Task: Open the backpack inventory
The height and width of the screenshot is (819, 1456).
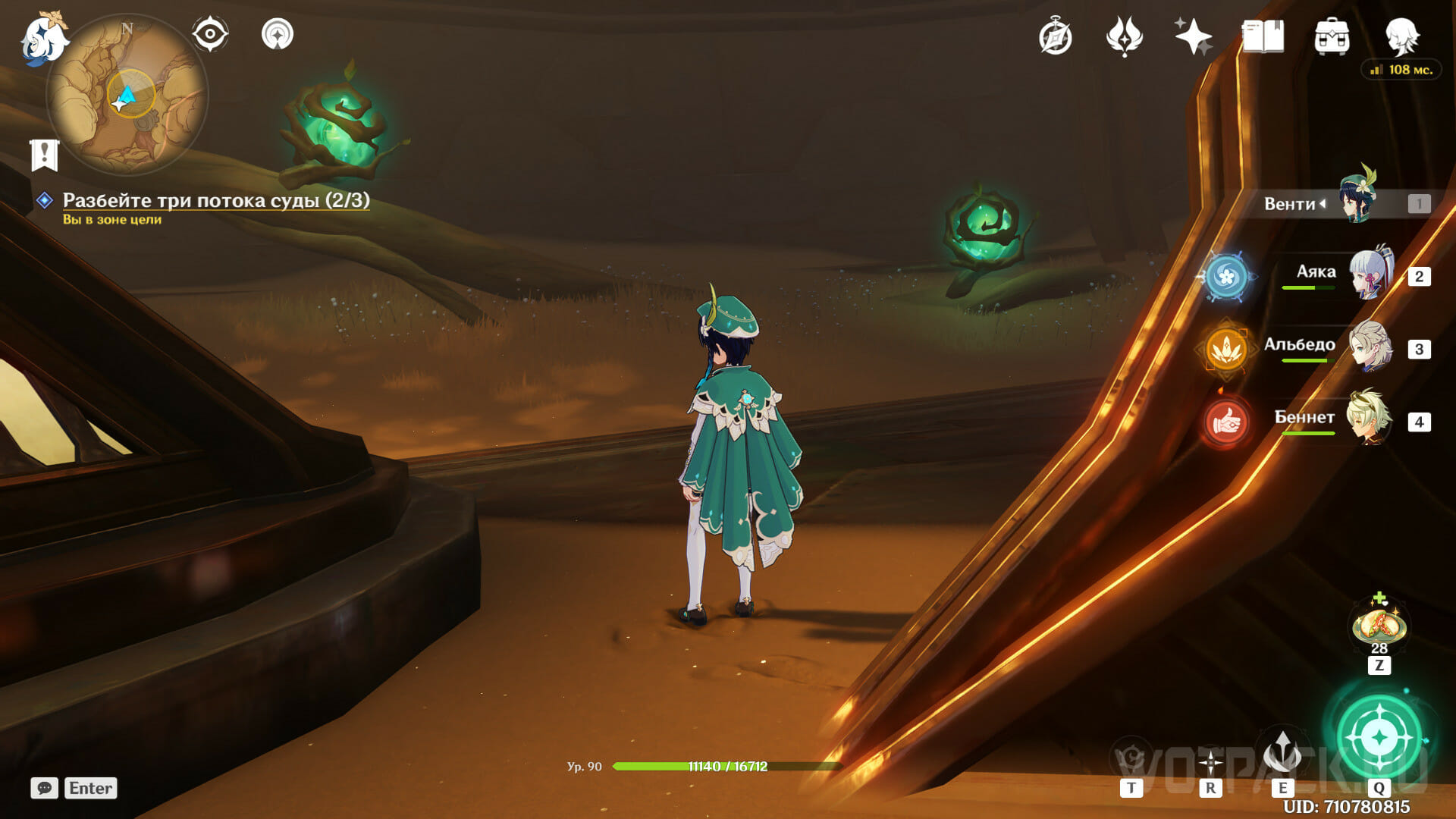Action: click(1332, 36)
